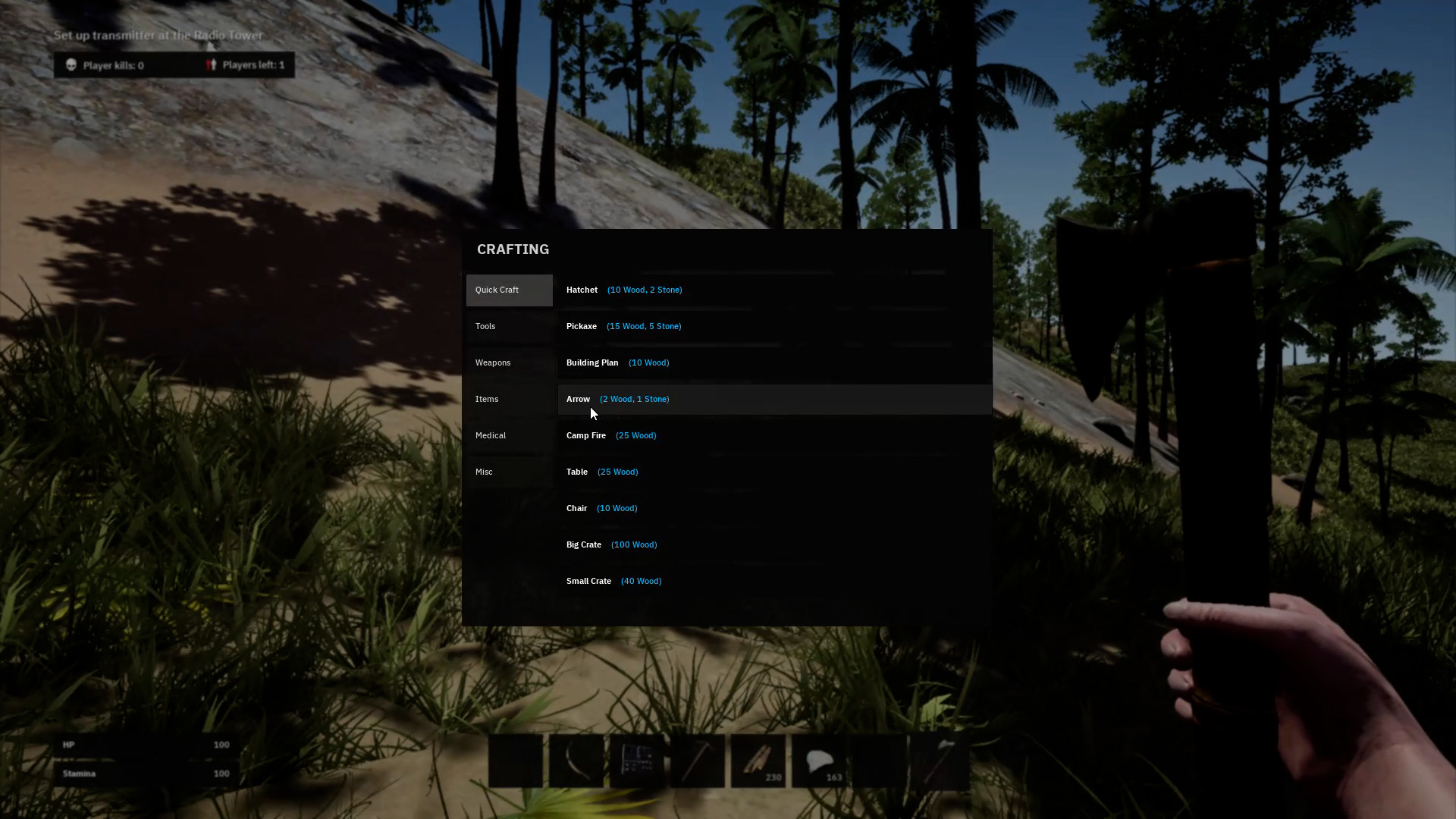Select the pickaxe in the hotbar
The image size is (1456, 819).
[x=698, y=761]
